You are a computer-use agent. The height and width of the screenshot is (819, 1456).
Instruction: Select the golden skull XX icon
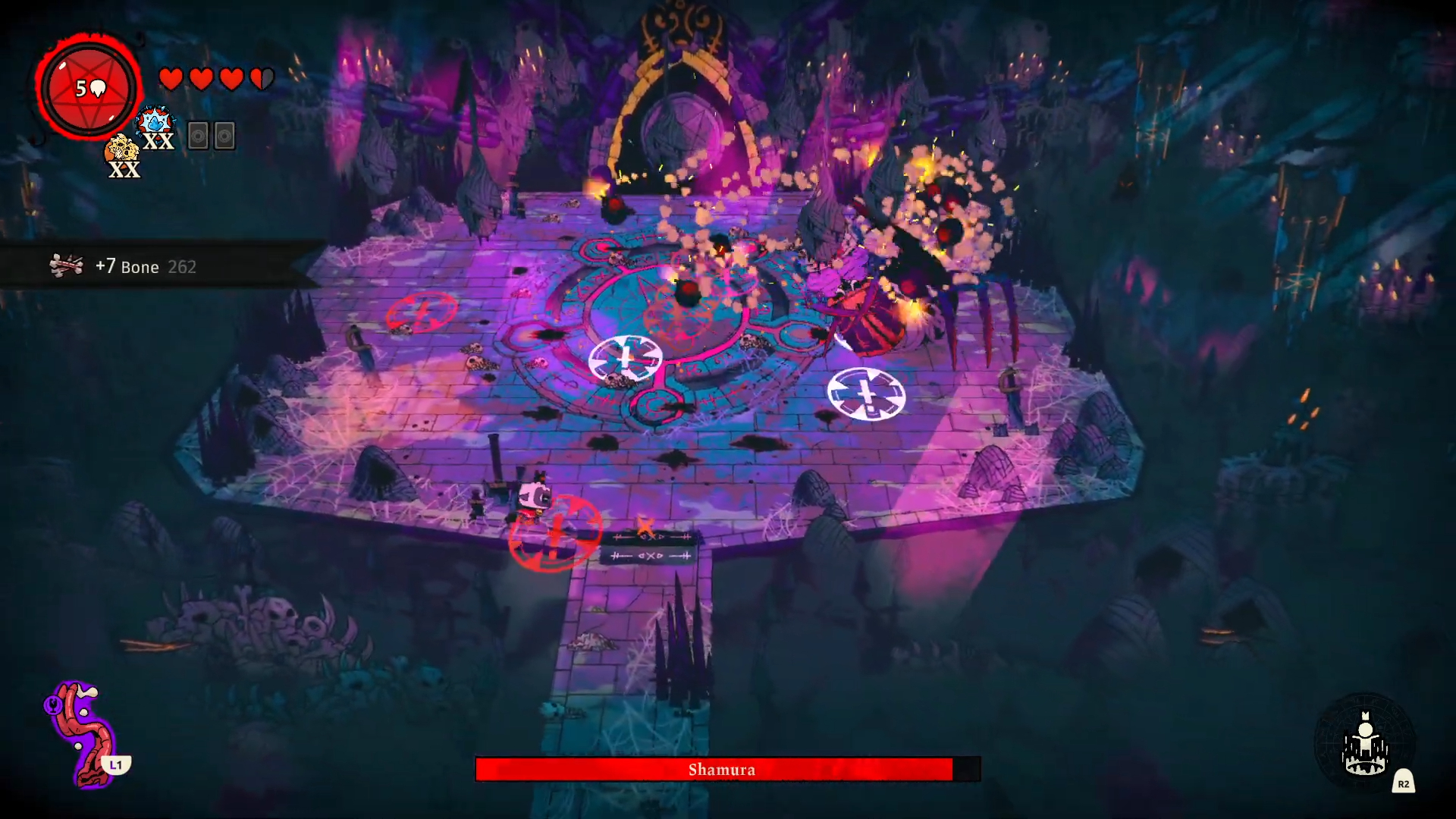[x=122, y=157]
